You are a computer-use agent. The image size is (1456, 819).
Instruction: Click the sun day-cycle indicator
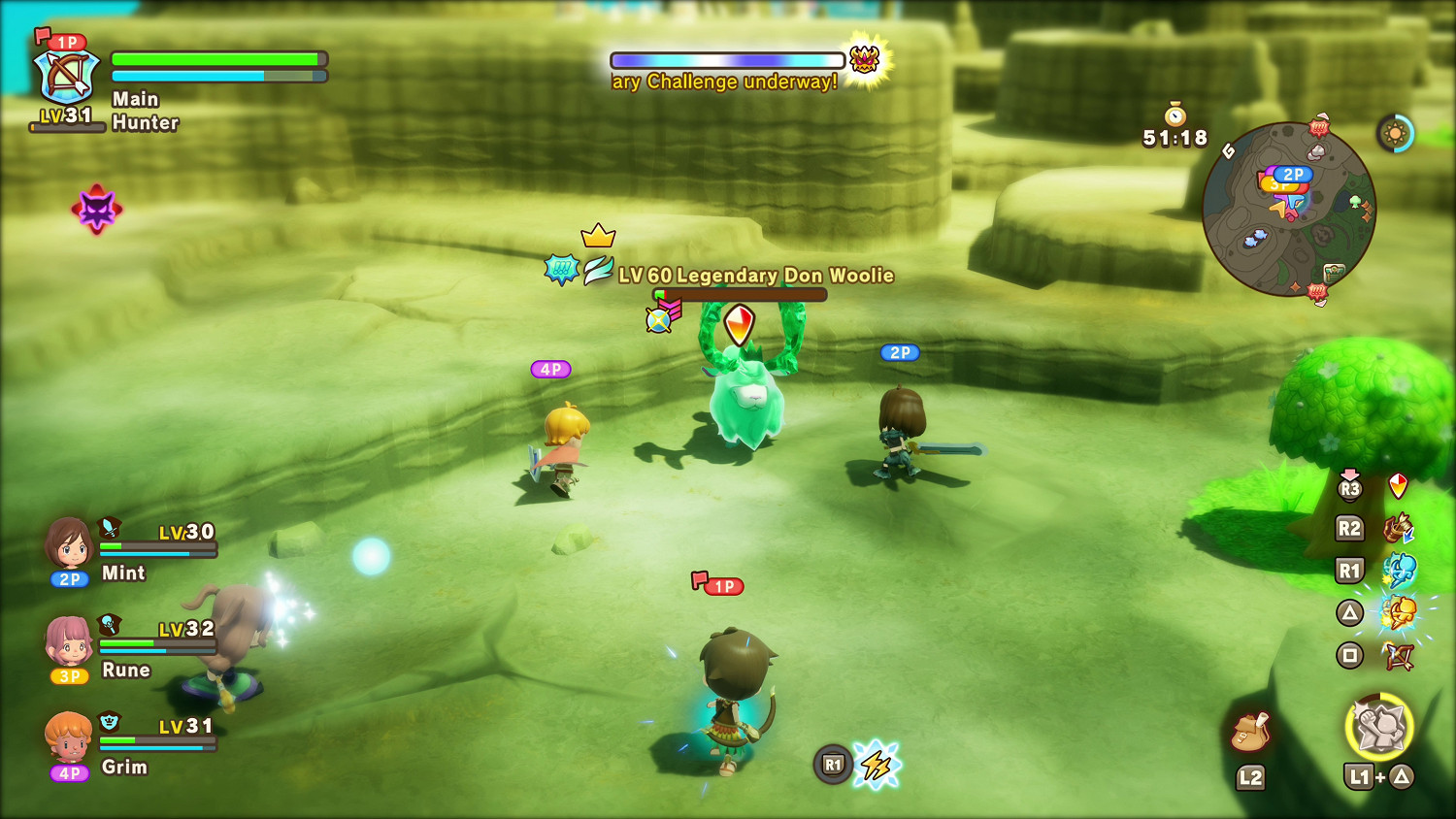[x=1396, y=133]
